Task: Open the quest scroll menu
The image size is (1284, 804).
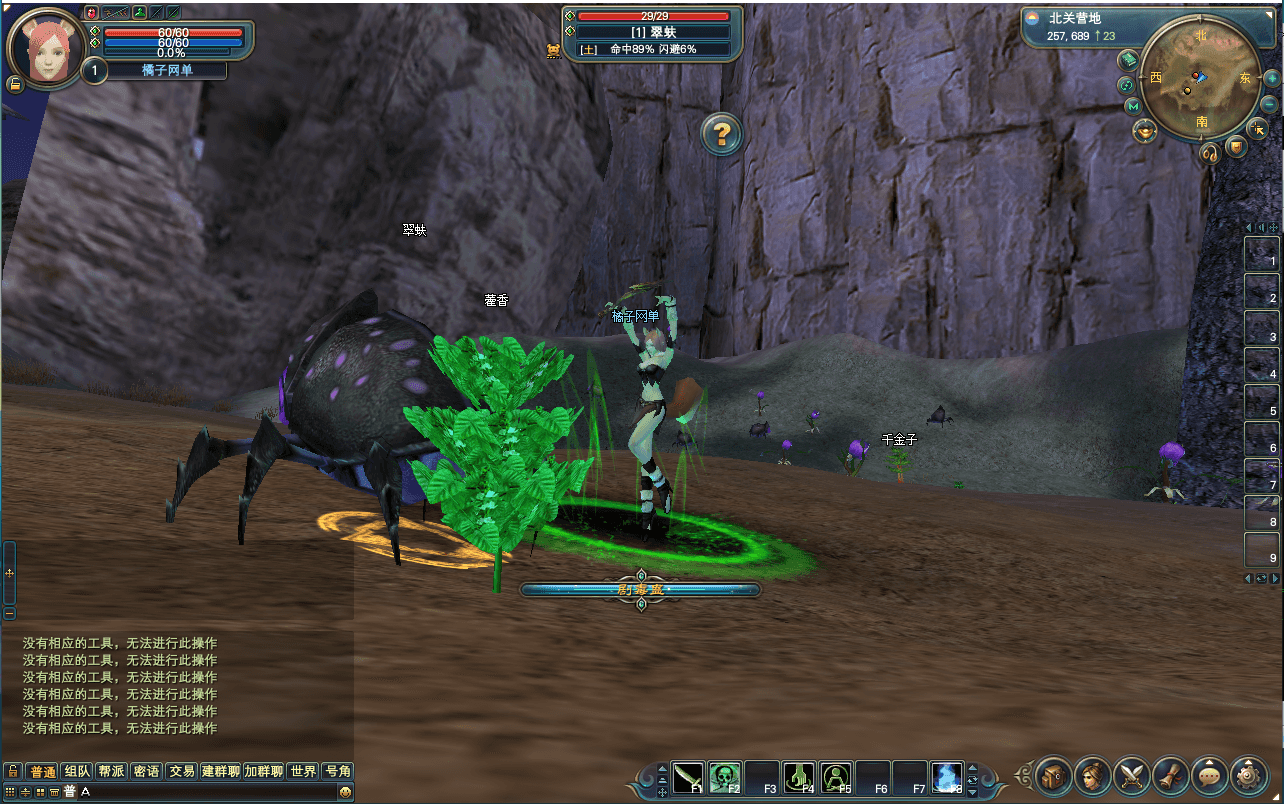Action: [1170, 775]
